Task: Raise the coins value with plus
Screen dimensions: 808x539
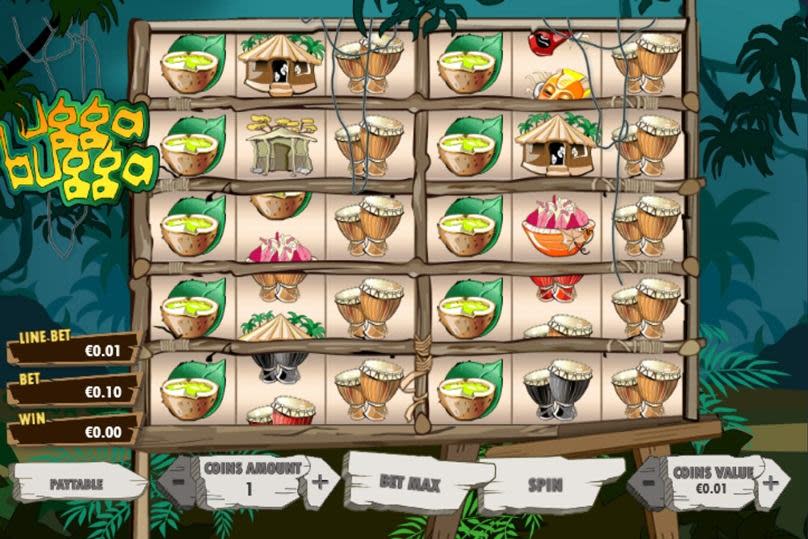Action: point(770,480)
